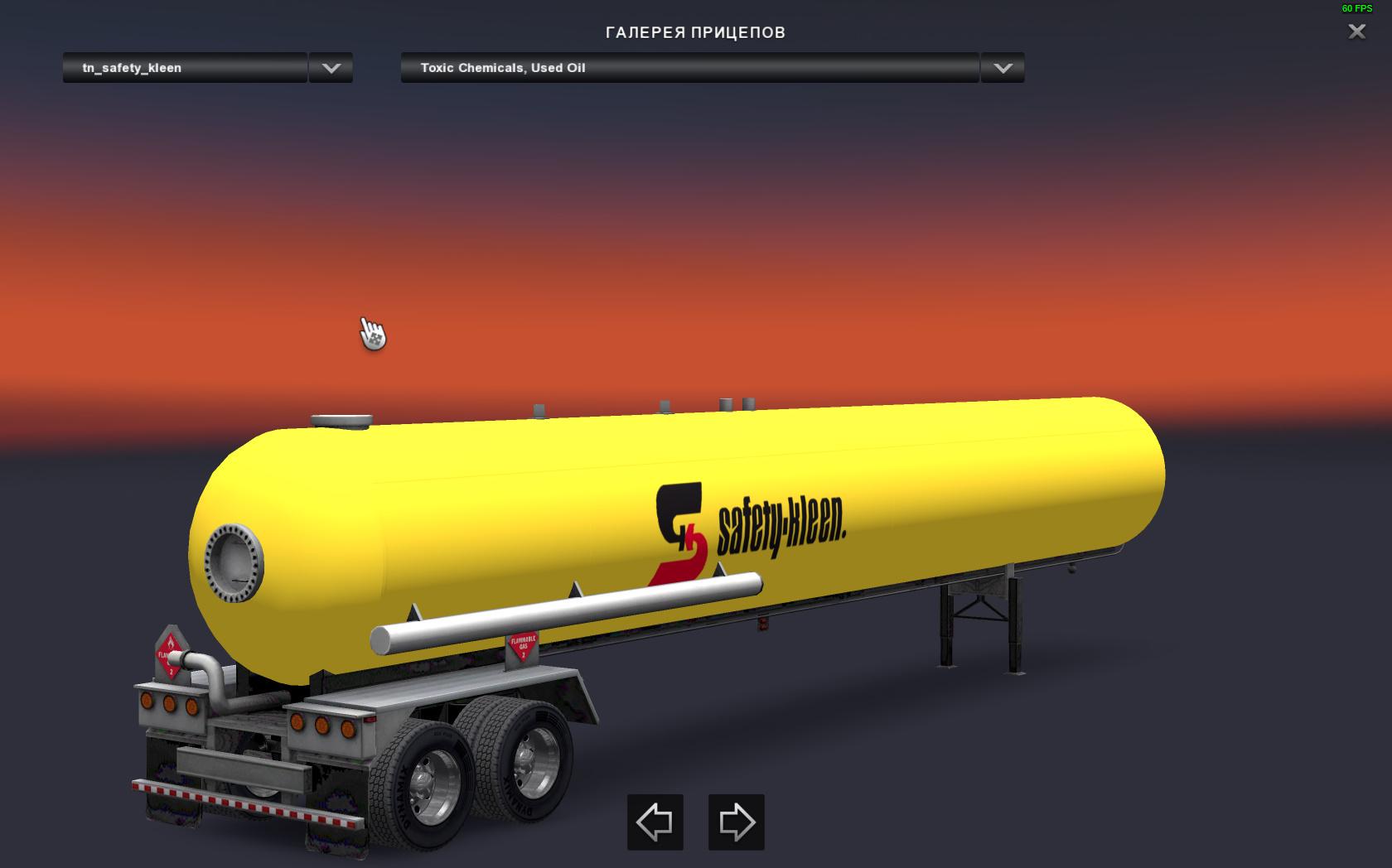Click the rear circular tank hatch

[x=234, y=562]
